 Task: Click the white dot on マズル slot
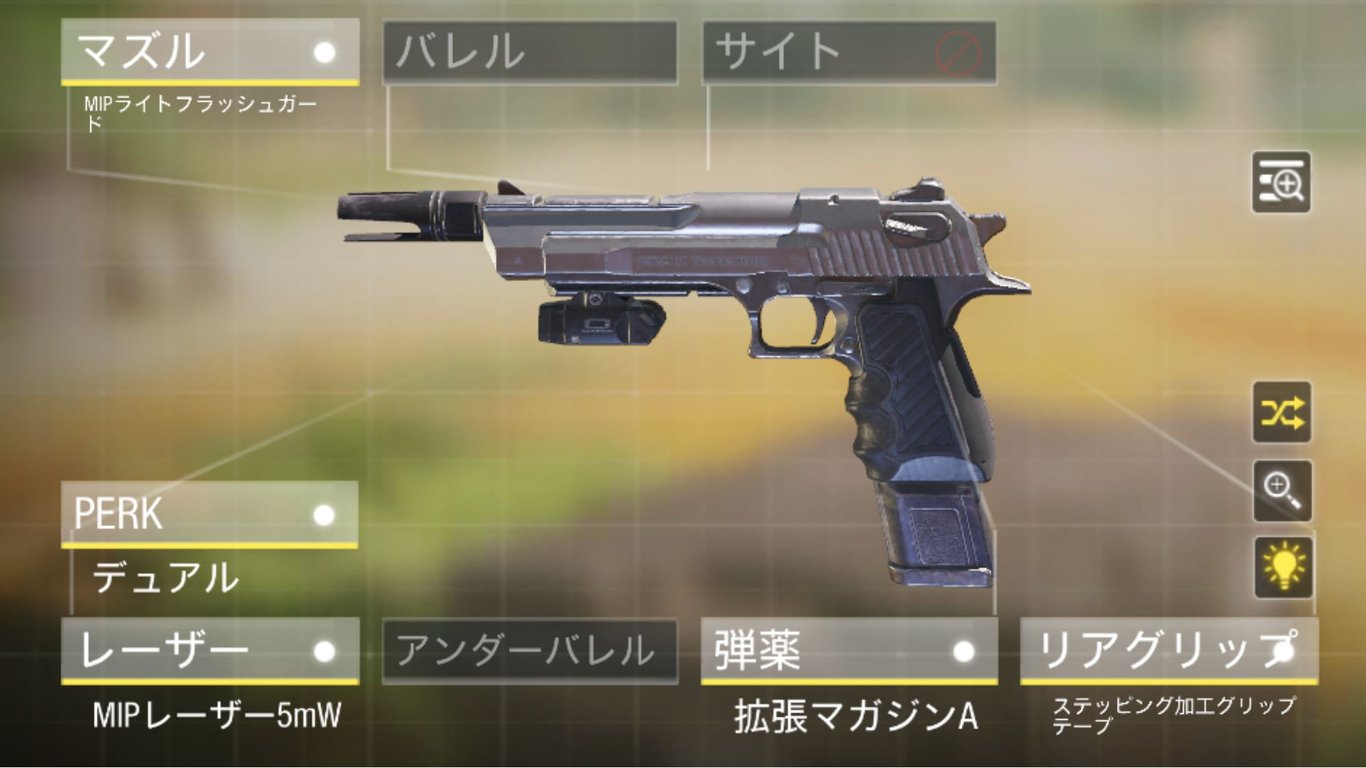pos(323,50)
